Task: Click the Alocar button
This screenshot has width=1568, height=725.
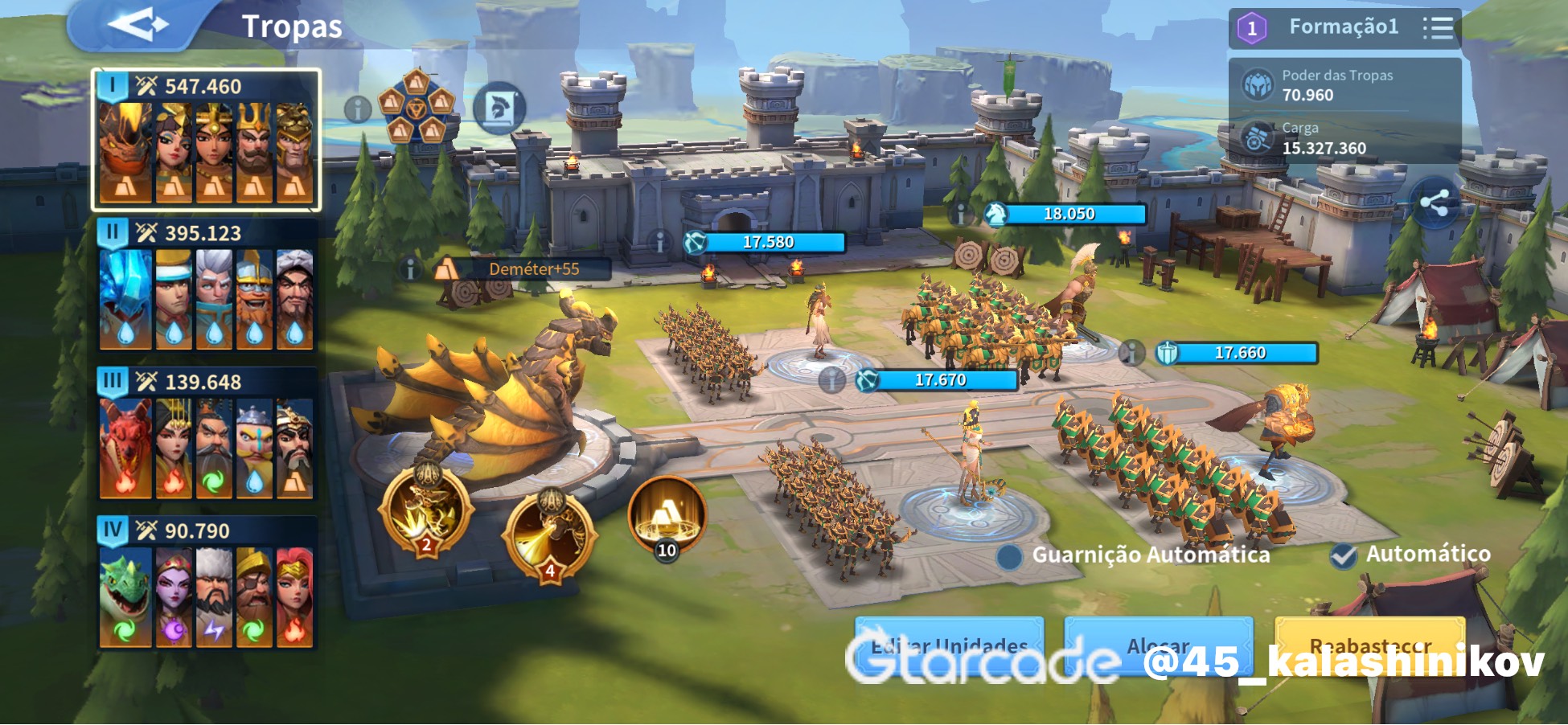Action: pyautogui.click(x=1158, y=645)
